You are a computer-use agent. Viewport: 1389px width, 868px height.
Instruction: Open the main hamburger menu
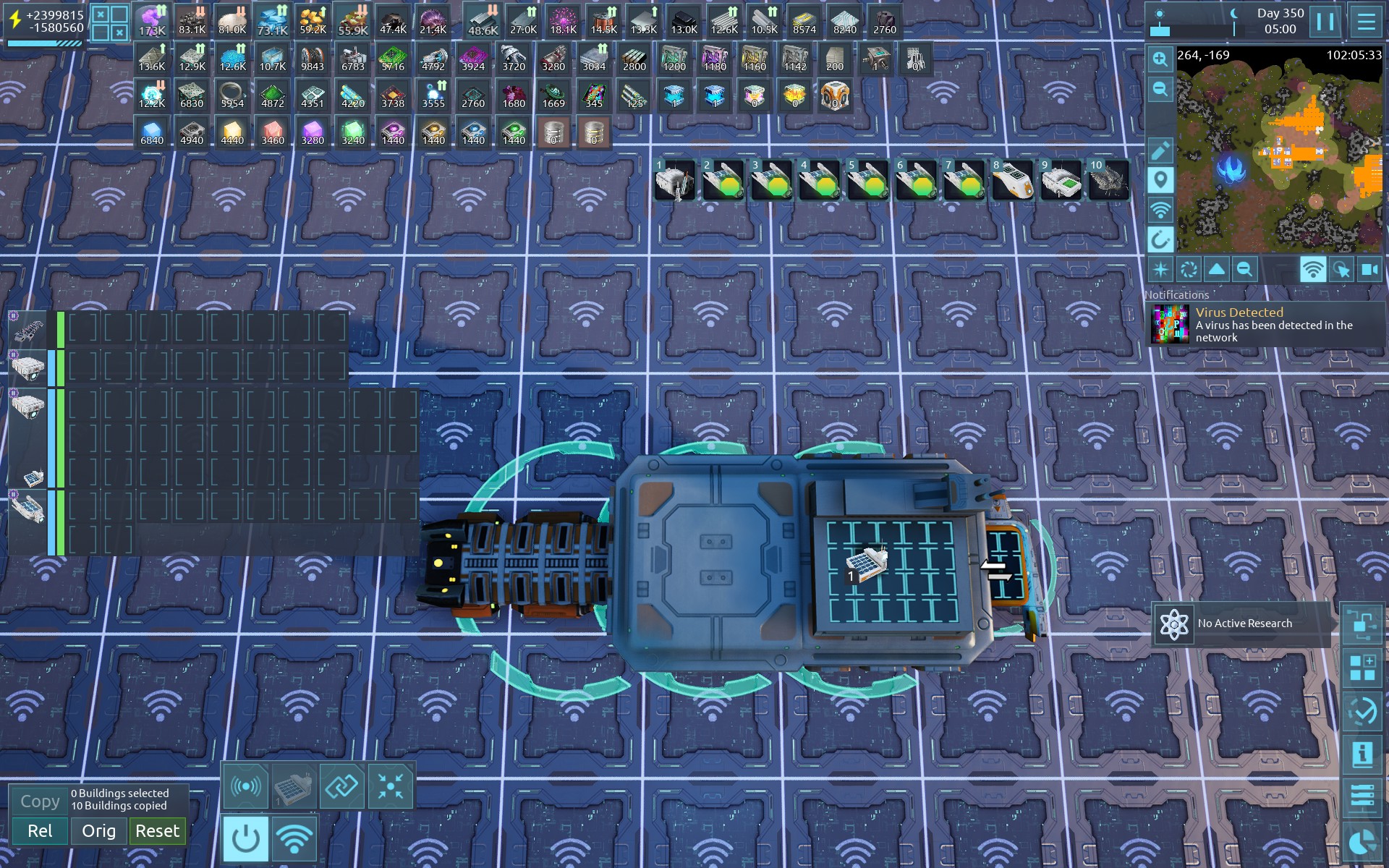click(x=1366, y=22)
